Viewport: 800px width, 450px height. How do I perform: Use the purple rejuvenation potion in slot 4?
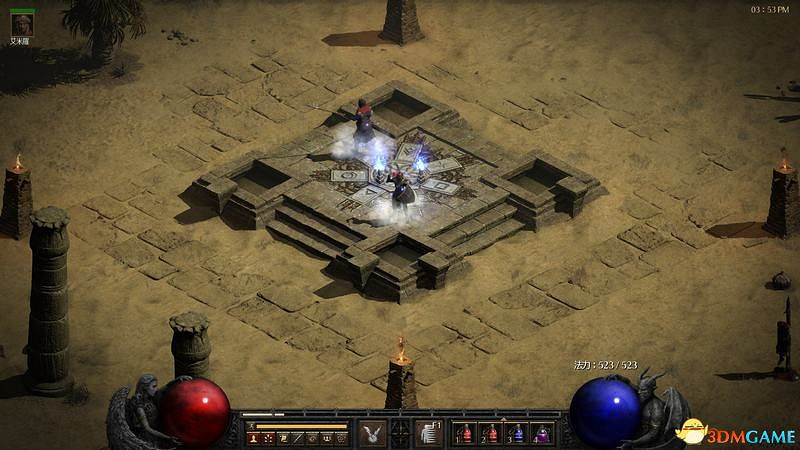click(x=541, y=434)
